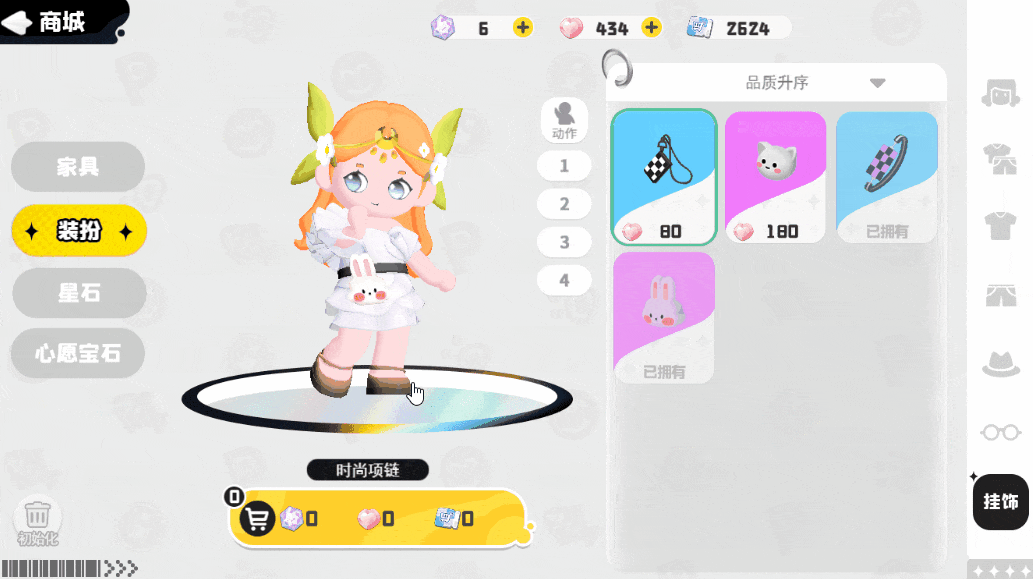Add more purple gem currency
Image resolution: width=1033 pixels, height=579 pixels.
(523, 28)
